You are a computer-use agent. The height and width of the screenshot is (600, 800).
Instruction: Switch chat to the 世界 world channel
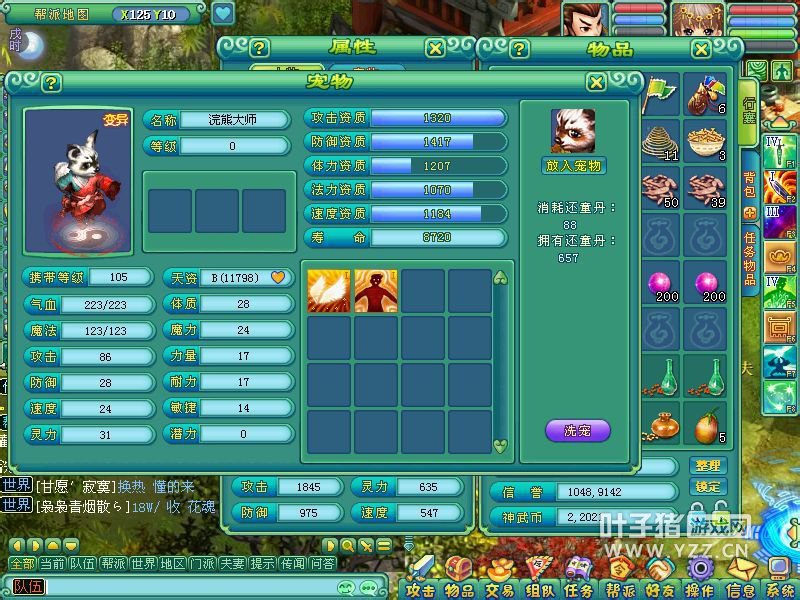144,563
